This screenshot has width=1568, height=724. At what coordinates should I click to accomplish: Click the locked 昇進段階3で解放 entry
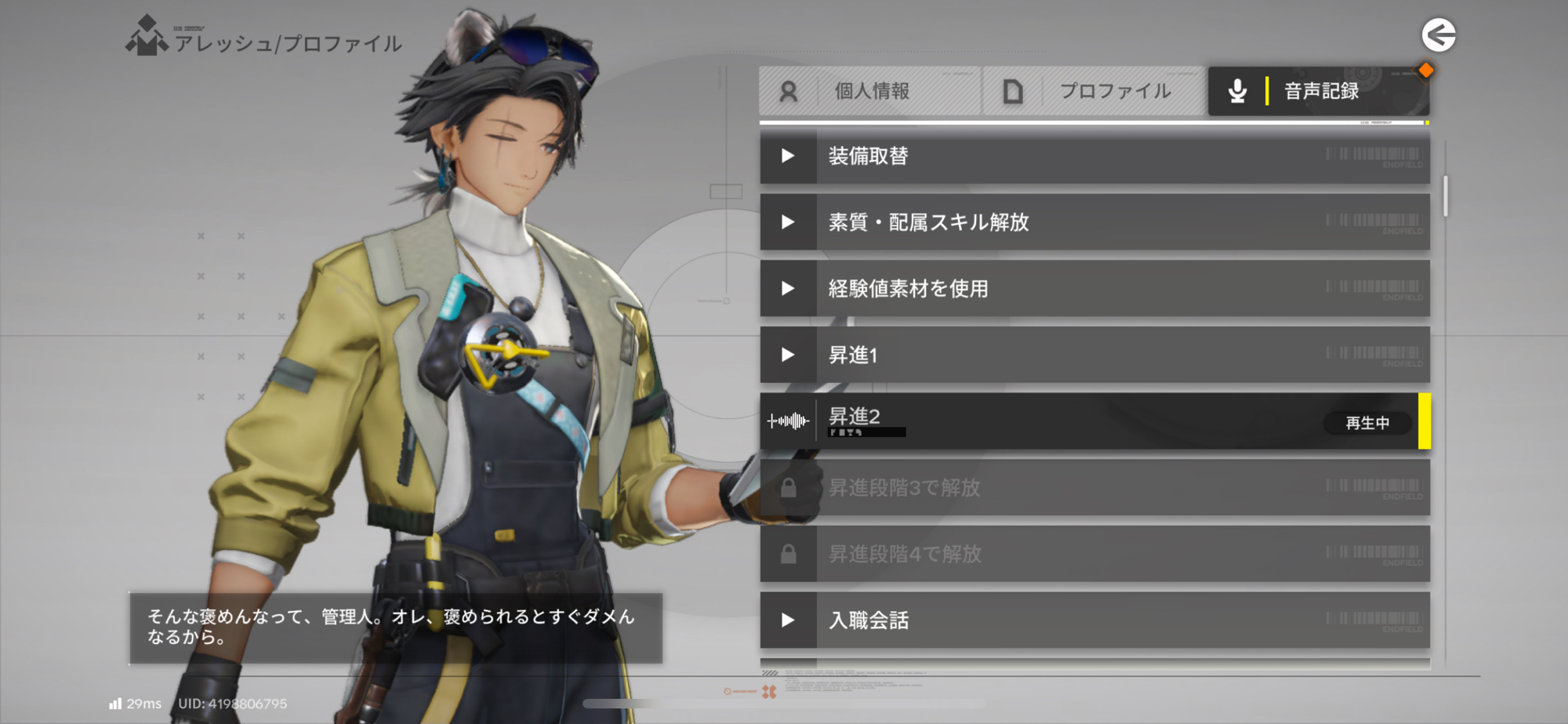1094,488
